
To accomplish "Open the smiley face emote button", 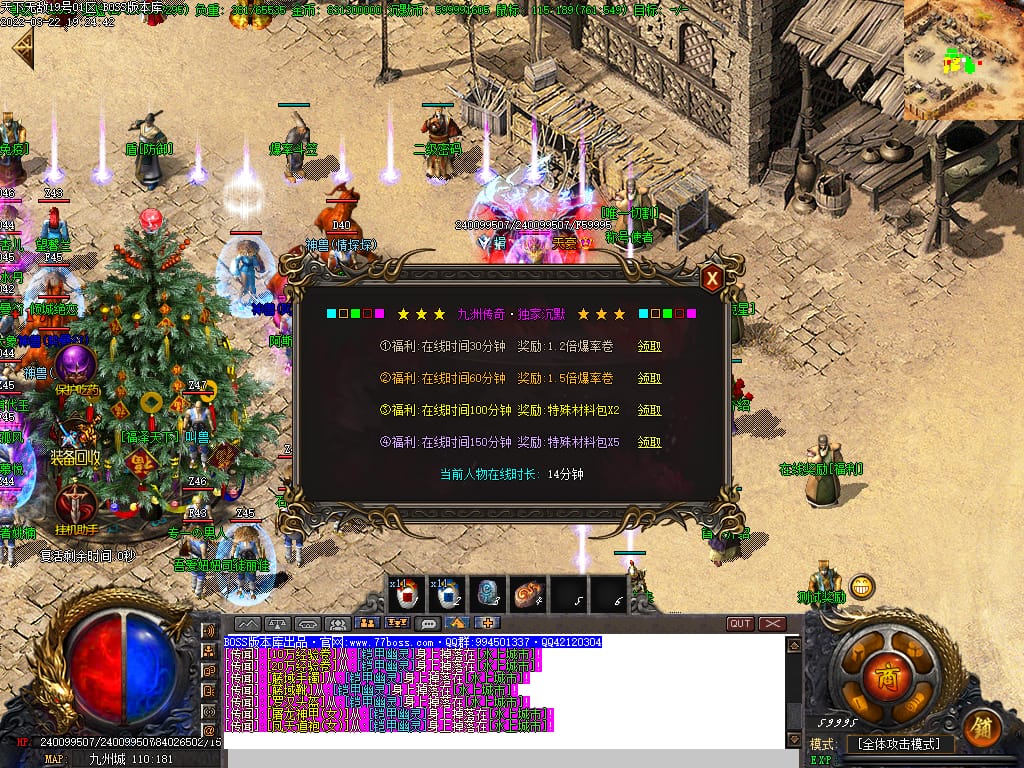I will tap(862, 586).
